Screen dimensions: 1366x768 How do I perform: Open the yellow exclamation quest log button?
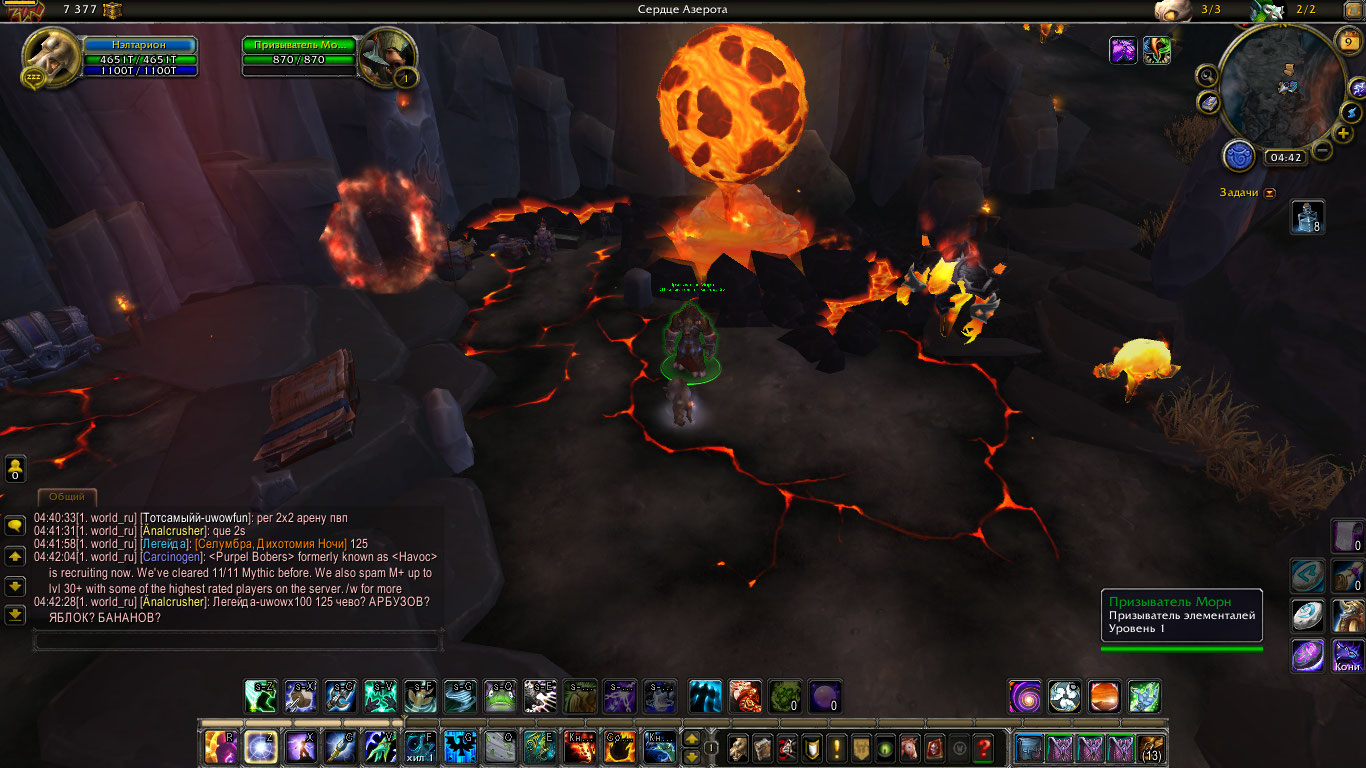point(836,748)
